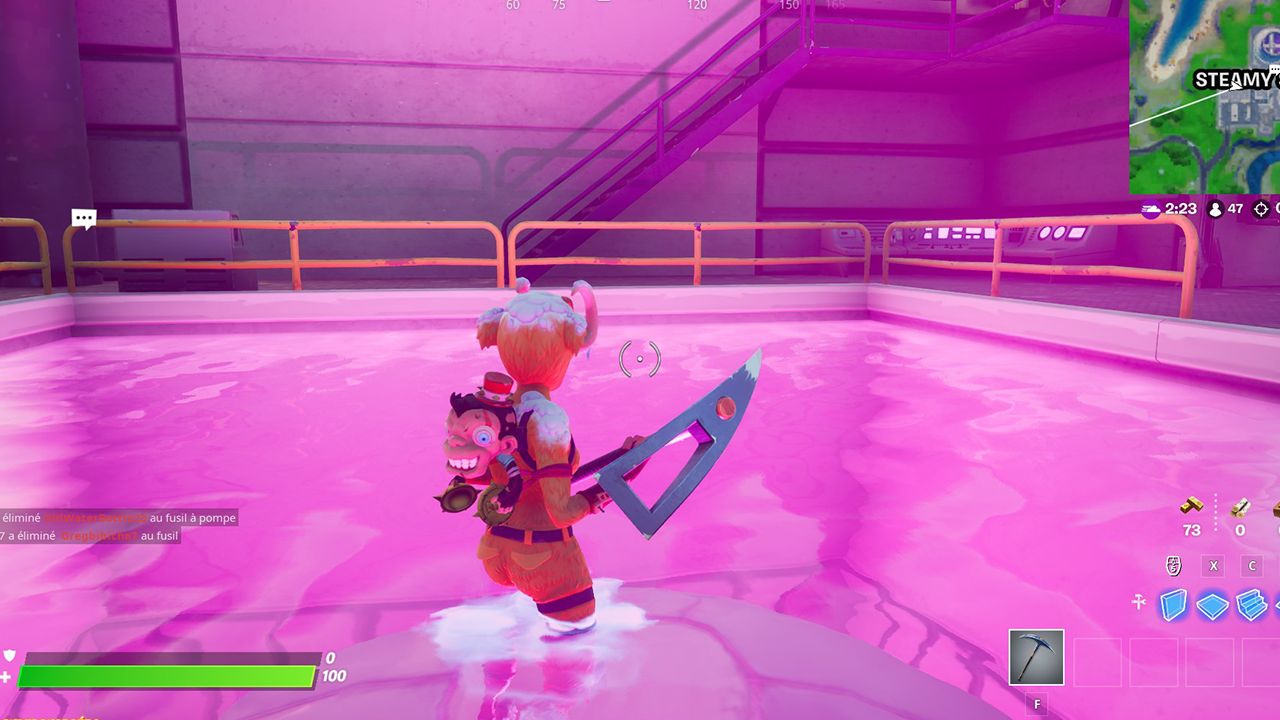This screenshot has width=1280, height=720.
Task: Select the wall building piece icon
Action: 1173,605
